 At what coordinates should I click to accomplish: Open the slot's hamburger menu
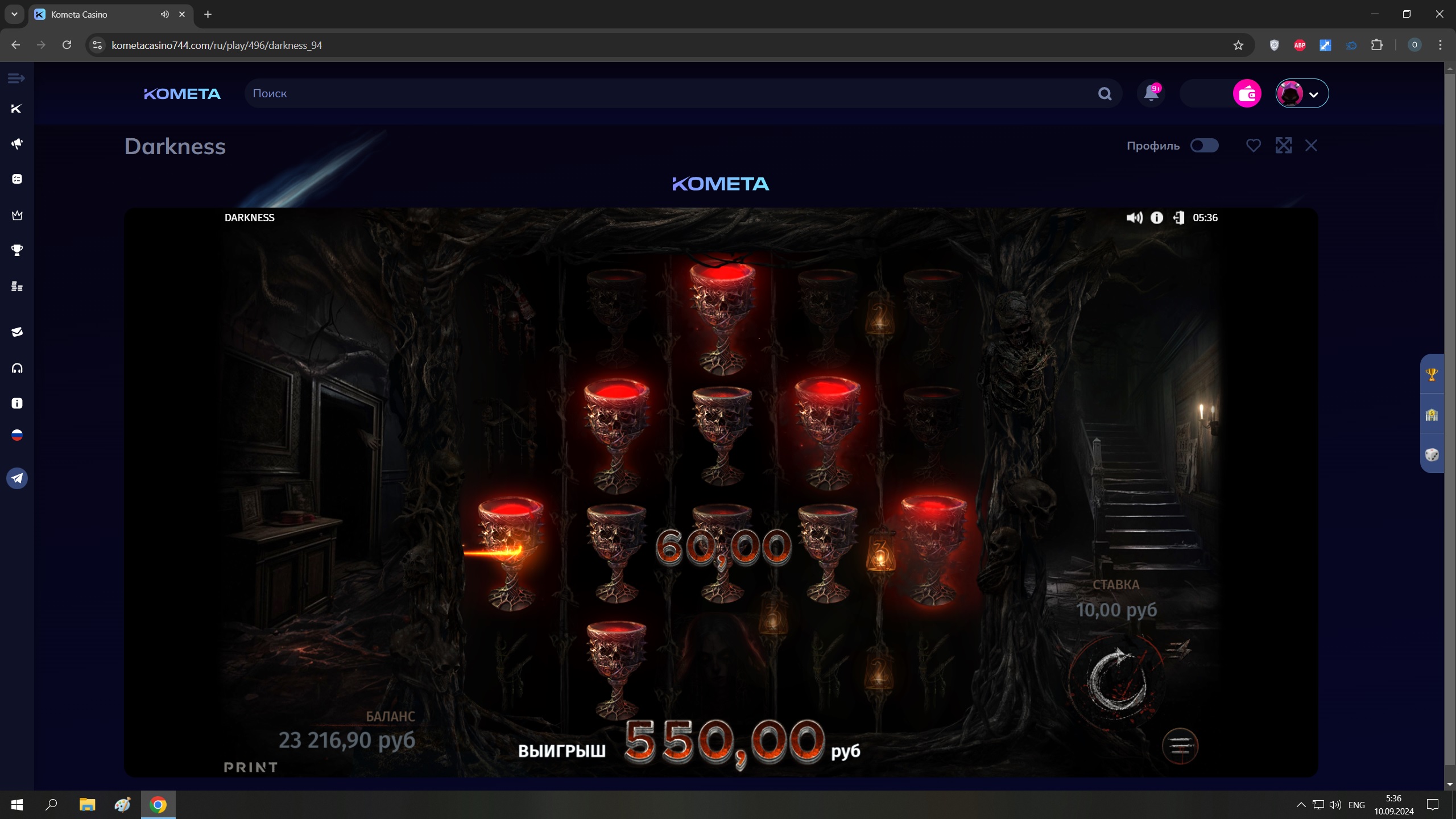tap(1180, 746)
